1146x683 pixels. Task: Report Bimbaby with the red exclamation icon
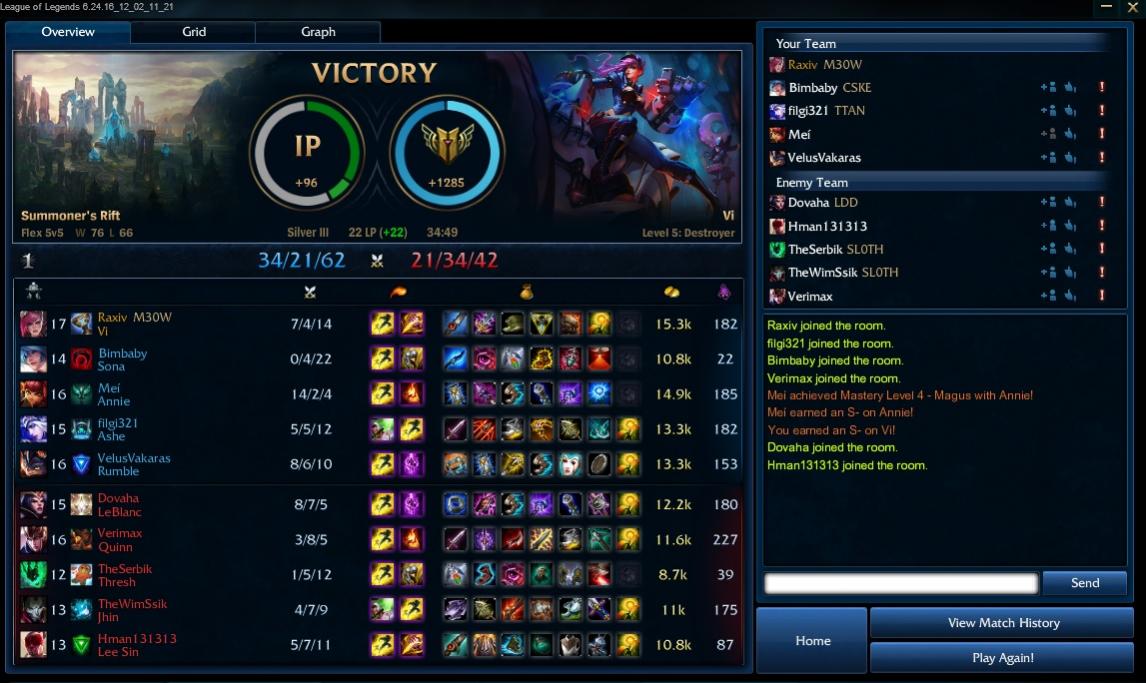click(x=1101, y=88)
